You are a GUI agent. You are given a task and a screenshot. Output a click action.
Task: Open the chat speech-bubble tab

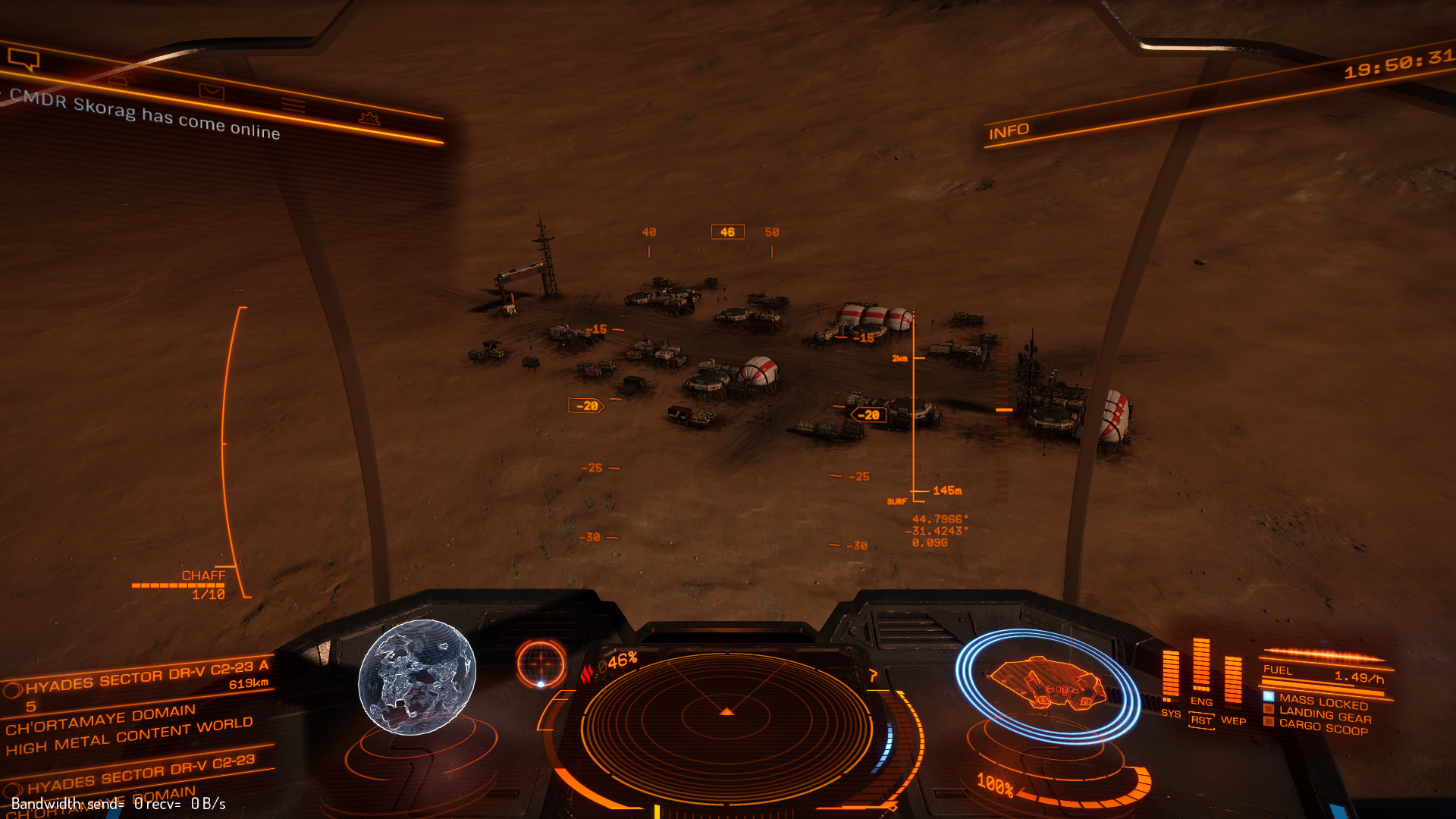(x=23, y=59)
